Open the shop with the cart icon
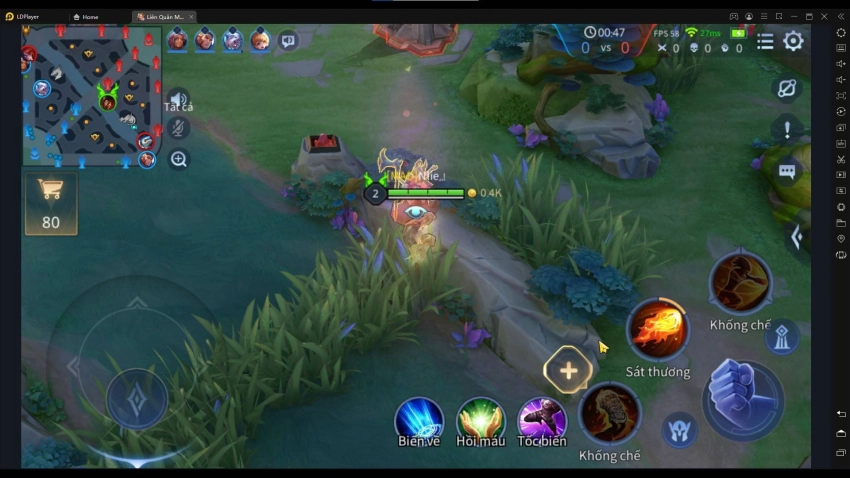This screenshot has width=850, height=478. [x=51, y=203]
